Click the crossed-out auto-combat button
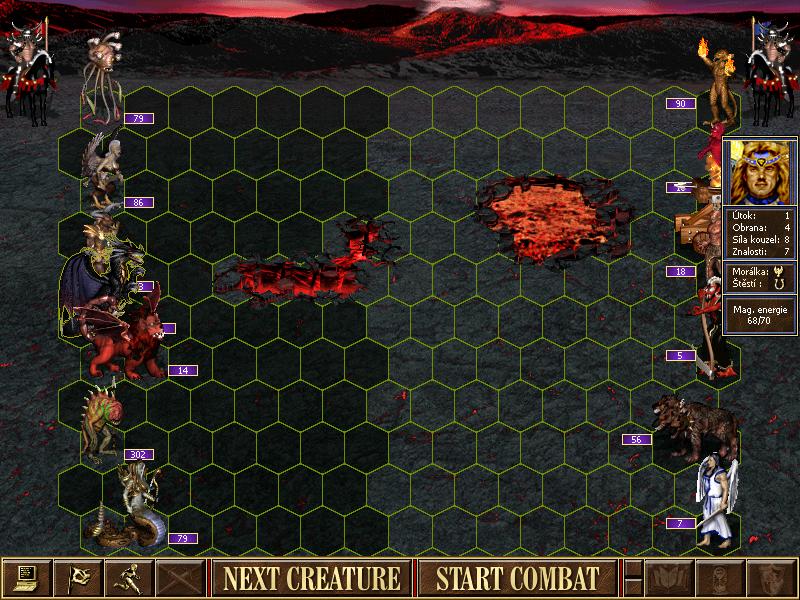The height and width of the screenshot is (600, 800). [x=181, y=577]
